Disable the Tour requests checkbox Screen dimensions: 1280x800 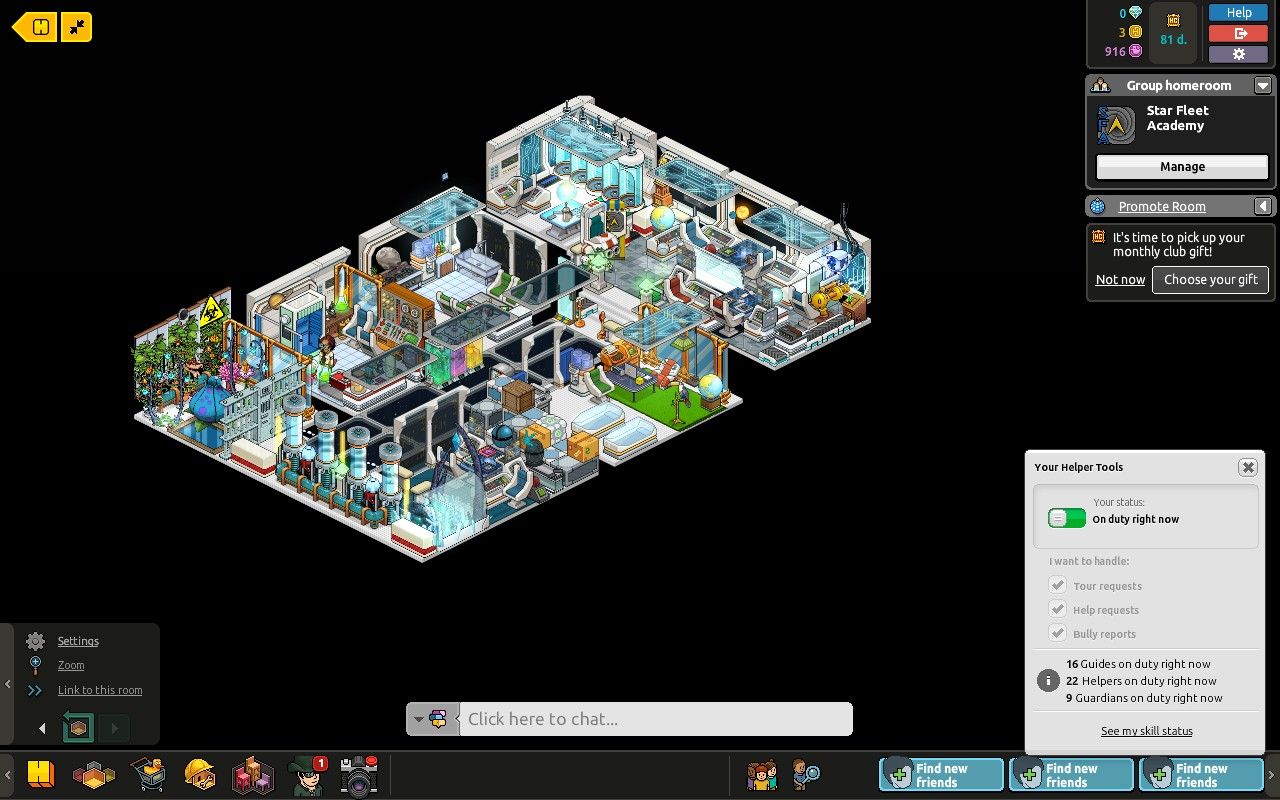click(x=1058, y=585)
